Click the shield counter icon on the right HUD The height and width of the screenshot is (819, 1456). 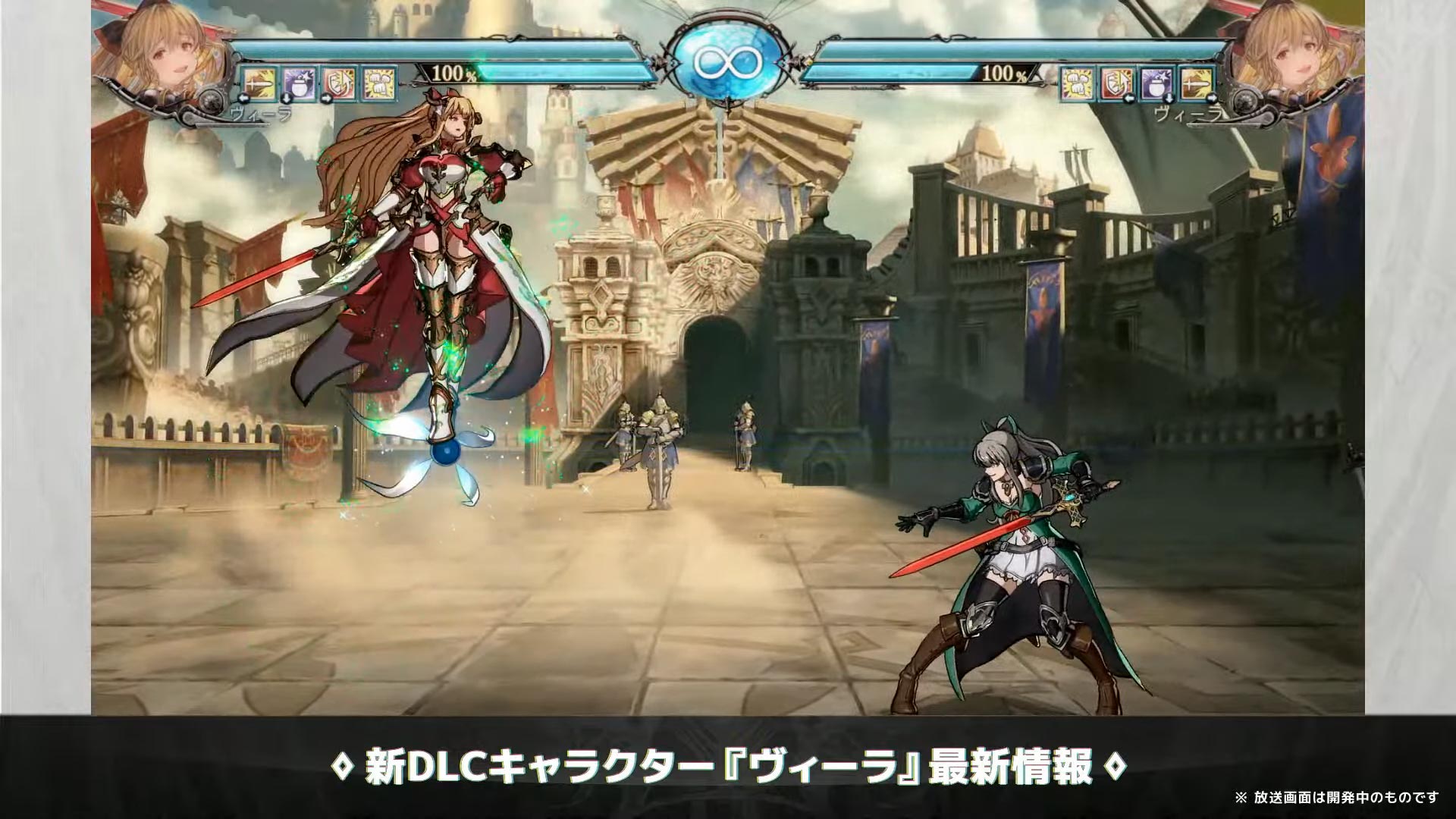[x=1116, y=83]
